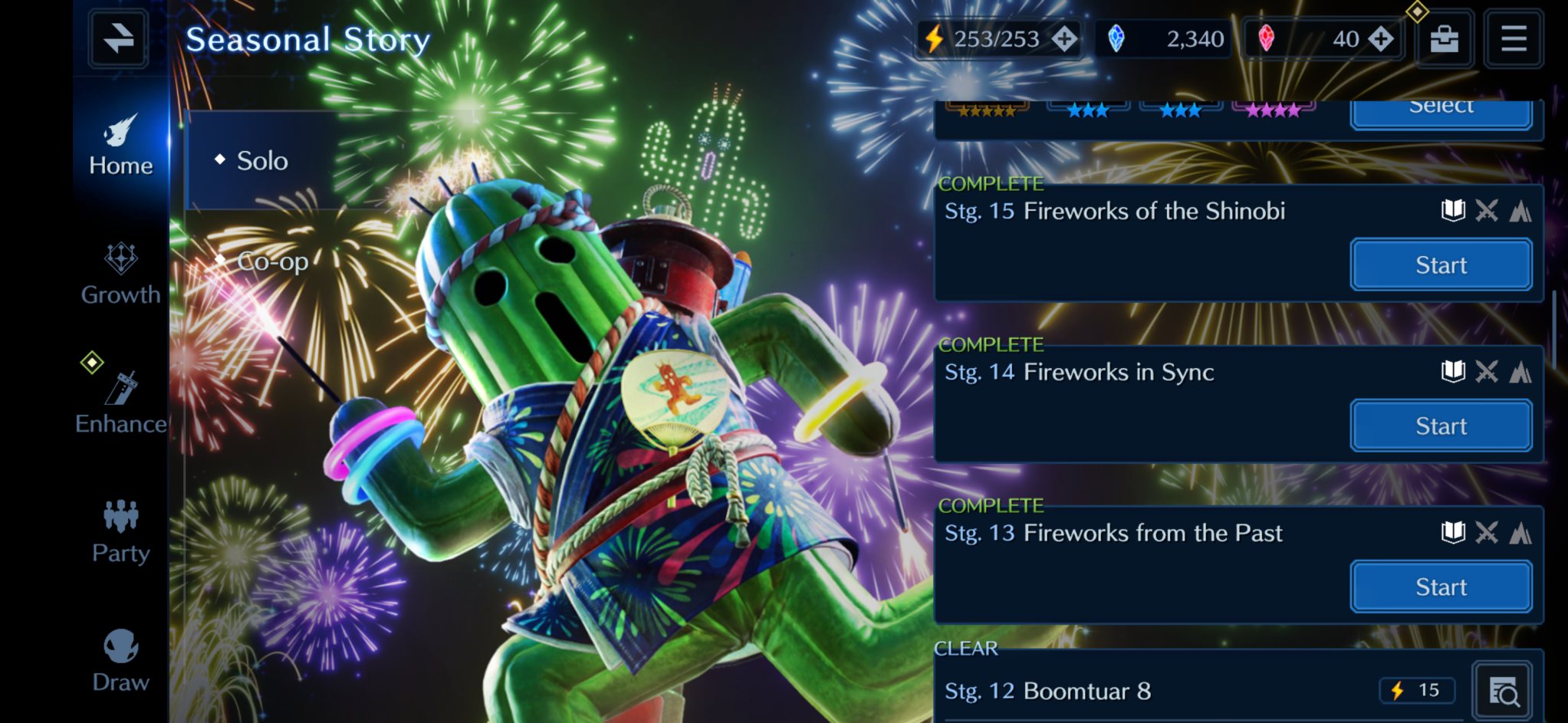Select the Stg. 12 Boomtuar 8 row
The width and height of the screenshot is (1568, 723).
1150,692
